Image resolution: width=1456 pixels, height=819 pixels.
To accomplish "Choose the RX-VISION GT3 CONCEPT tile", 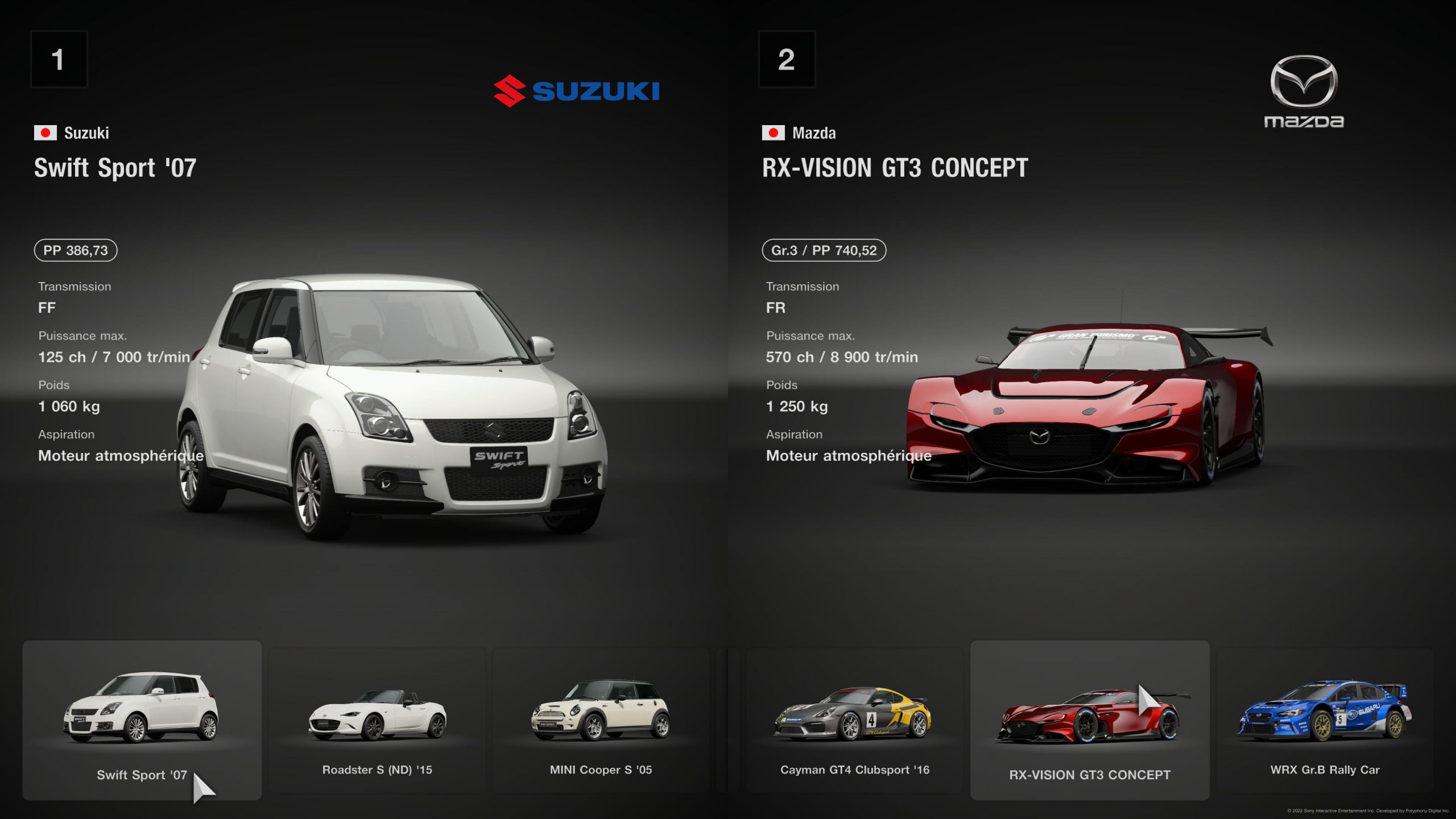I will pos(1089,720).
